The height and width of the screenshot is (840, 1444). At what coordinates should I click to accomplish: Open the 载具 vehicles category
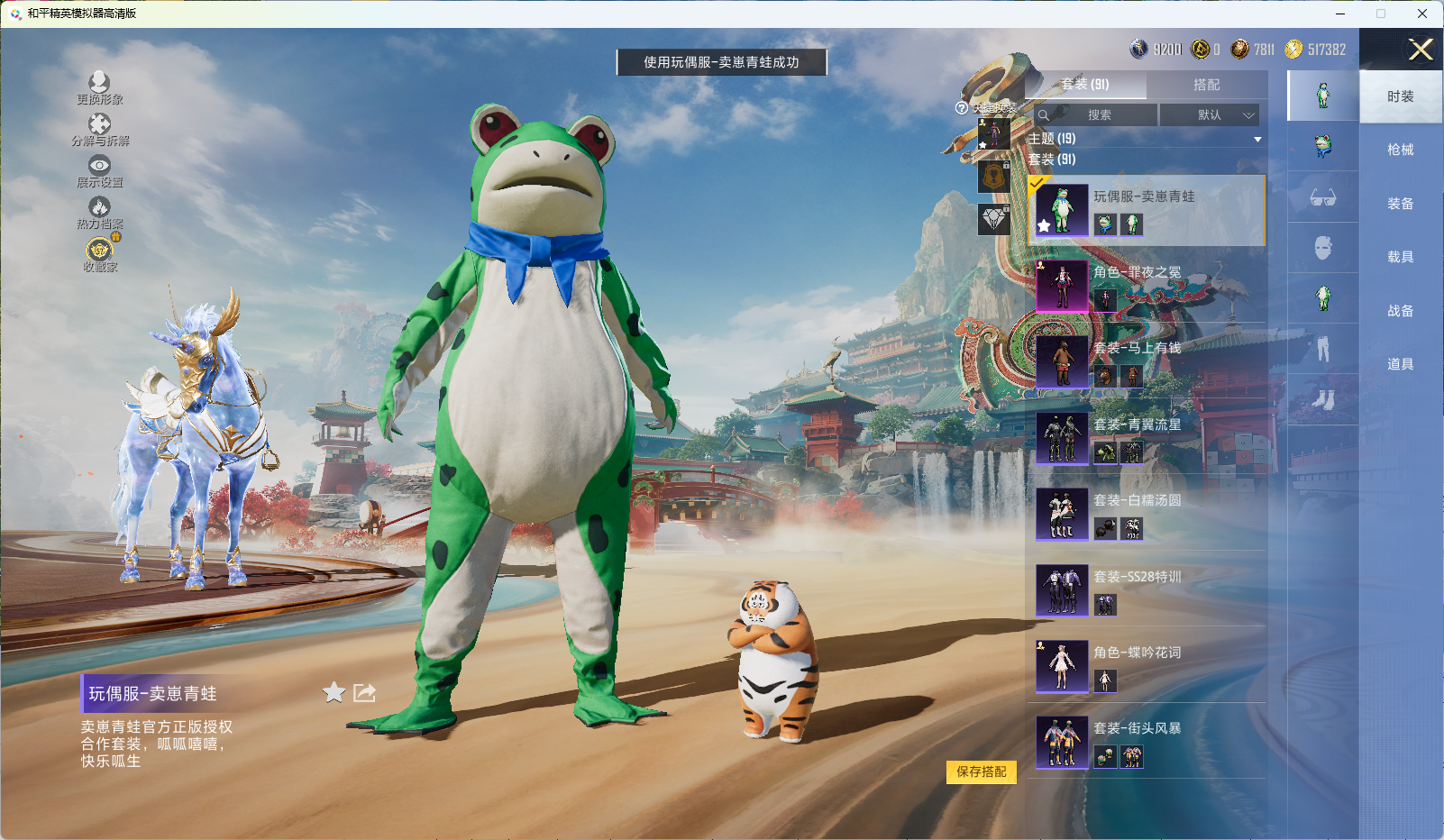point(1400,257)
